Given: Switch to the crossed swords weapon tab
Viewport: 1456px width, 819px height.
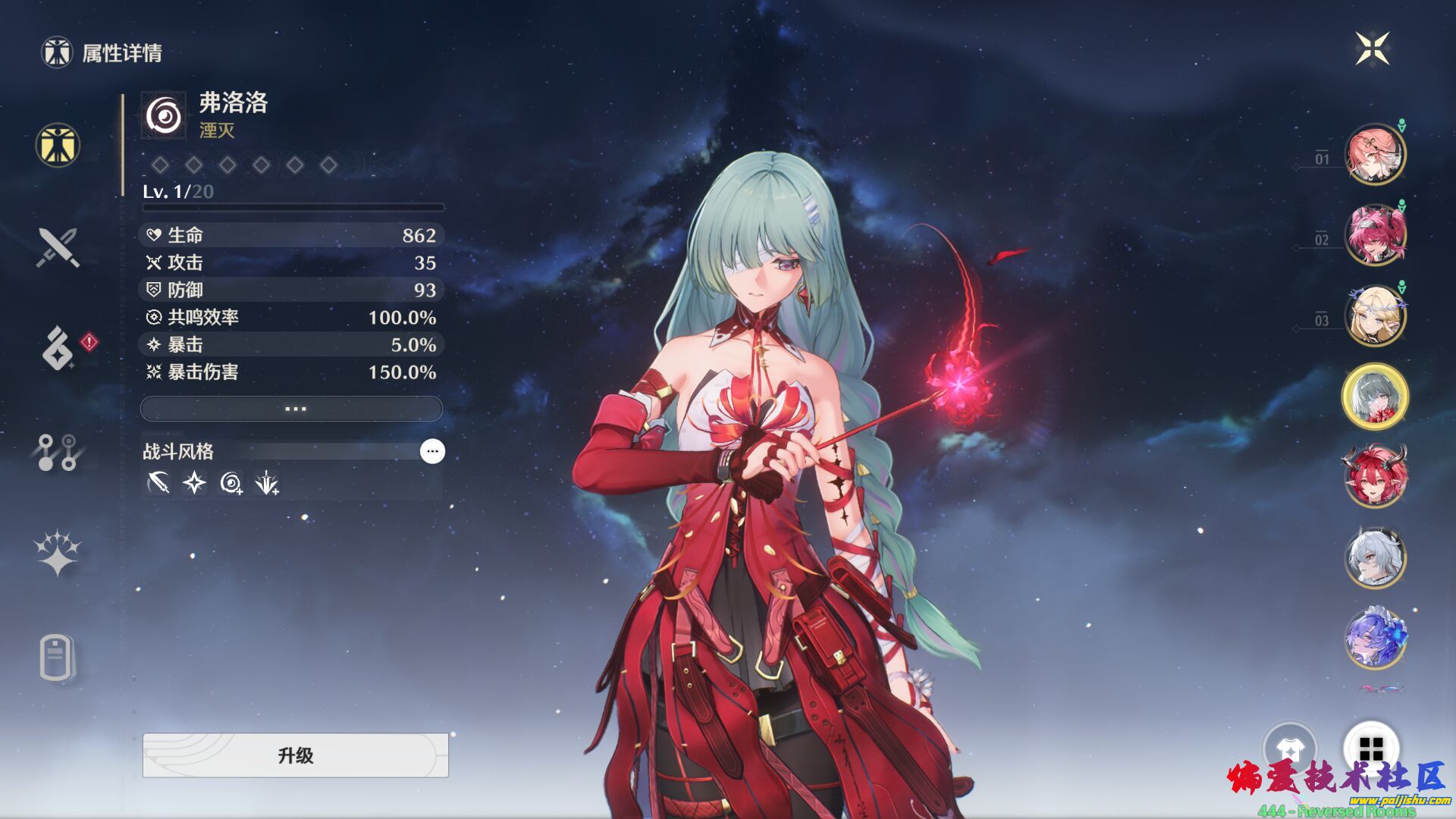Looking at the screenshot, I should (58, 247).
